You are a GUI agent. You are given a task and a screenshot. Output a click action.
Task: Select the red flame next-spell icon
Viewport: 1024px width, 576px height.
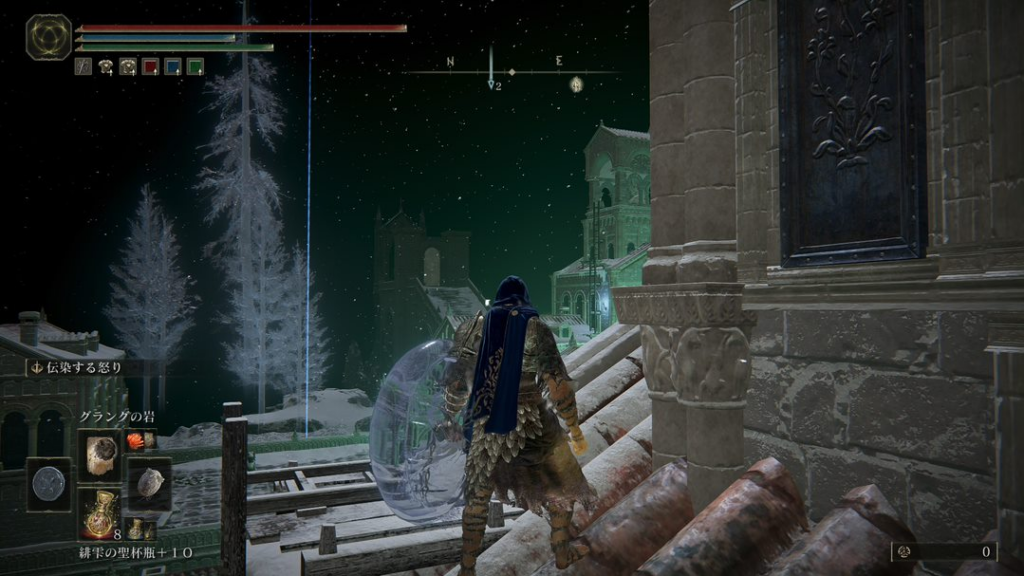tap(136, 438)
